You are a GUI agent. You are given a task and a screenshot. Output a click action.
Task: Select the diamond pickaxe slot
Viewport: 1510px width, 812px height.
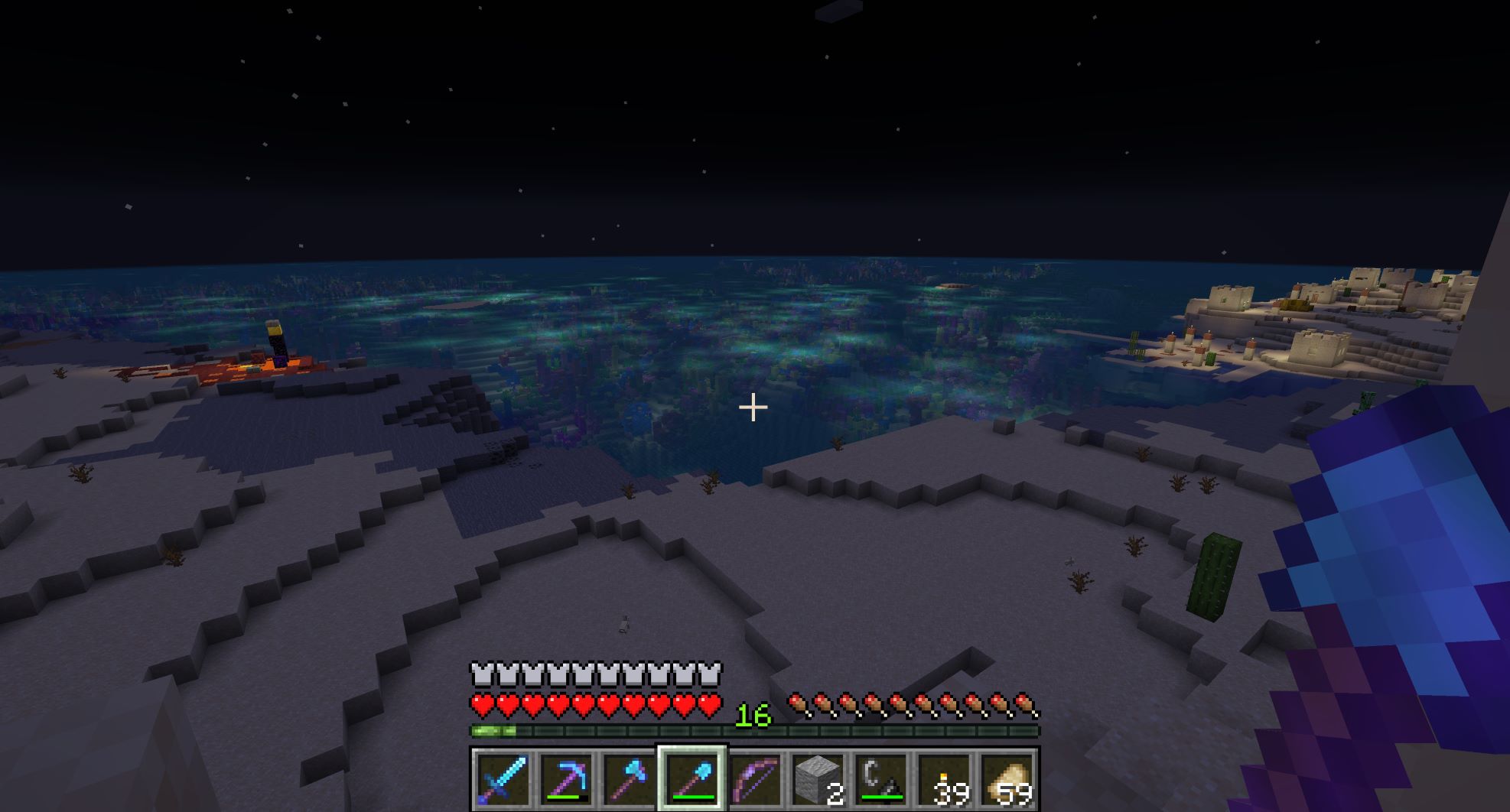tap(565, 779)
